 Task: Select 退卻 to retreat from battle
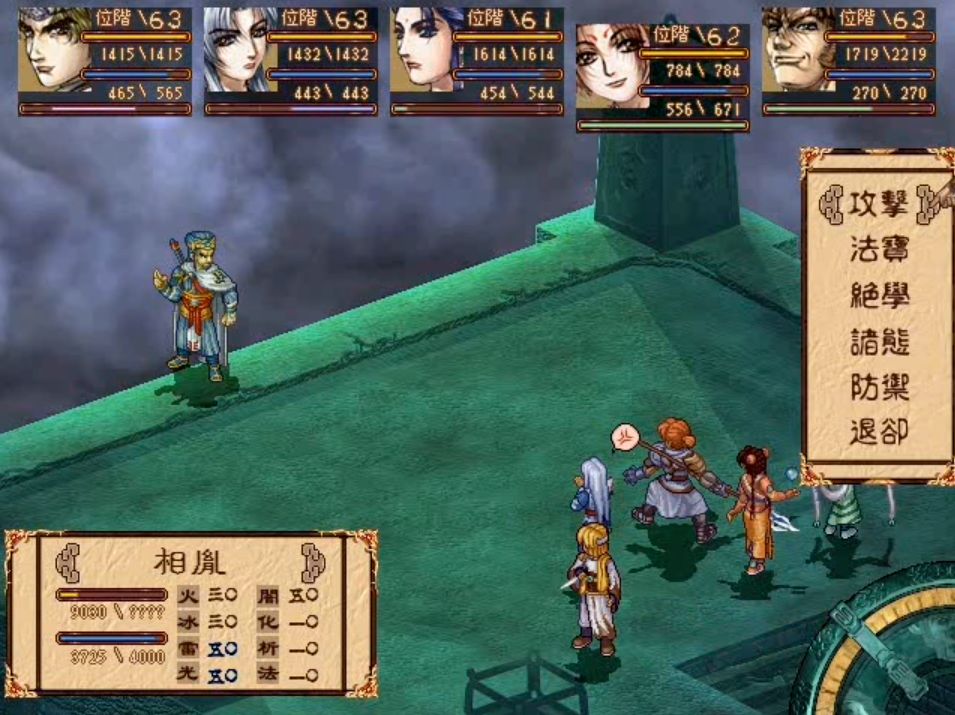click(878, 432)
